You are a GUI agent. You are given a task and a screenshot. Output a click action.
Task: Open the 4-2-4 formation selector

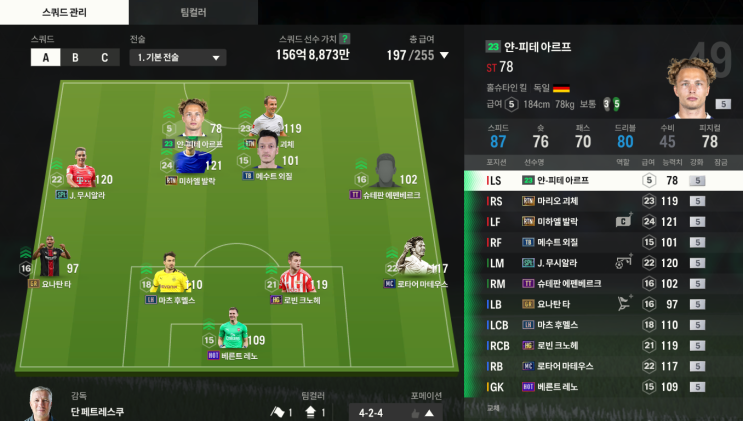click(396, 411)
